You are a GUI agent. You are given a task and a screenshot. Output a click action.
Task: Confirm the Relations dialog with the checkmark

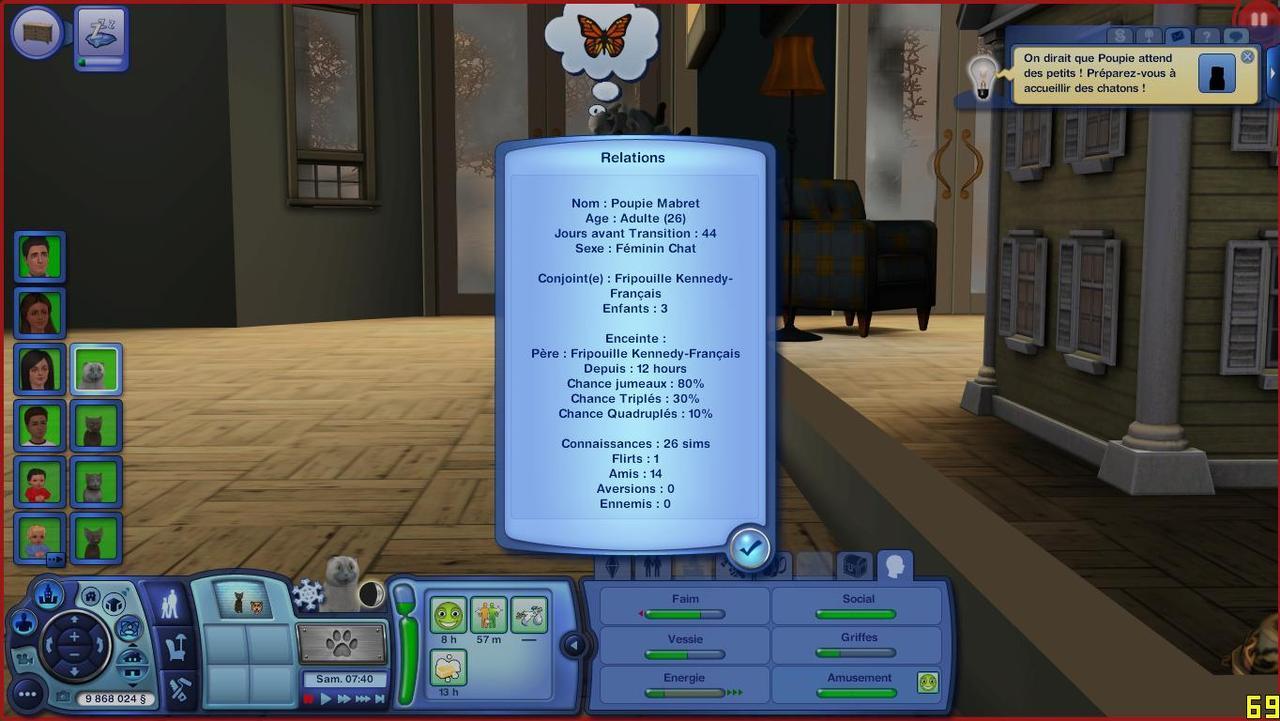[x=749, y=547]
